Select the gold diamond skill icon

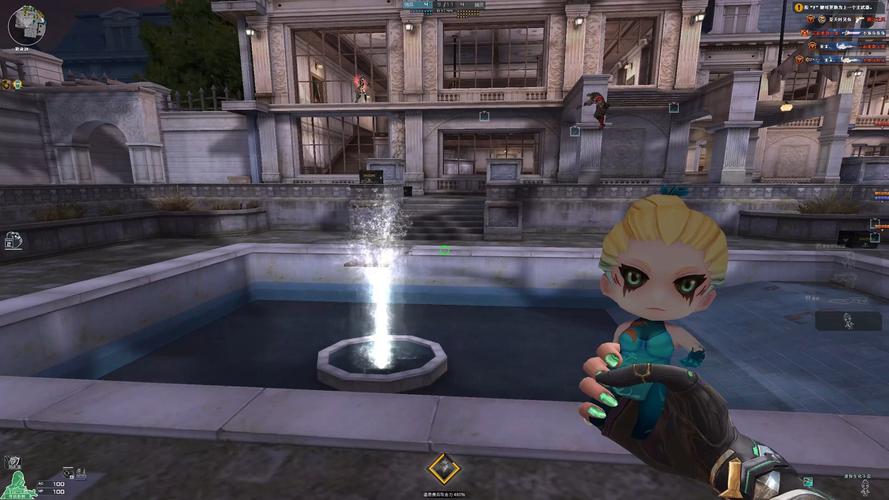pos(443,468)
